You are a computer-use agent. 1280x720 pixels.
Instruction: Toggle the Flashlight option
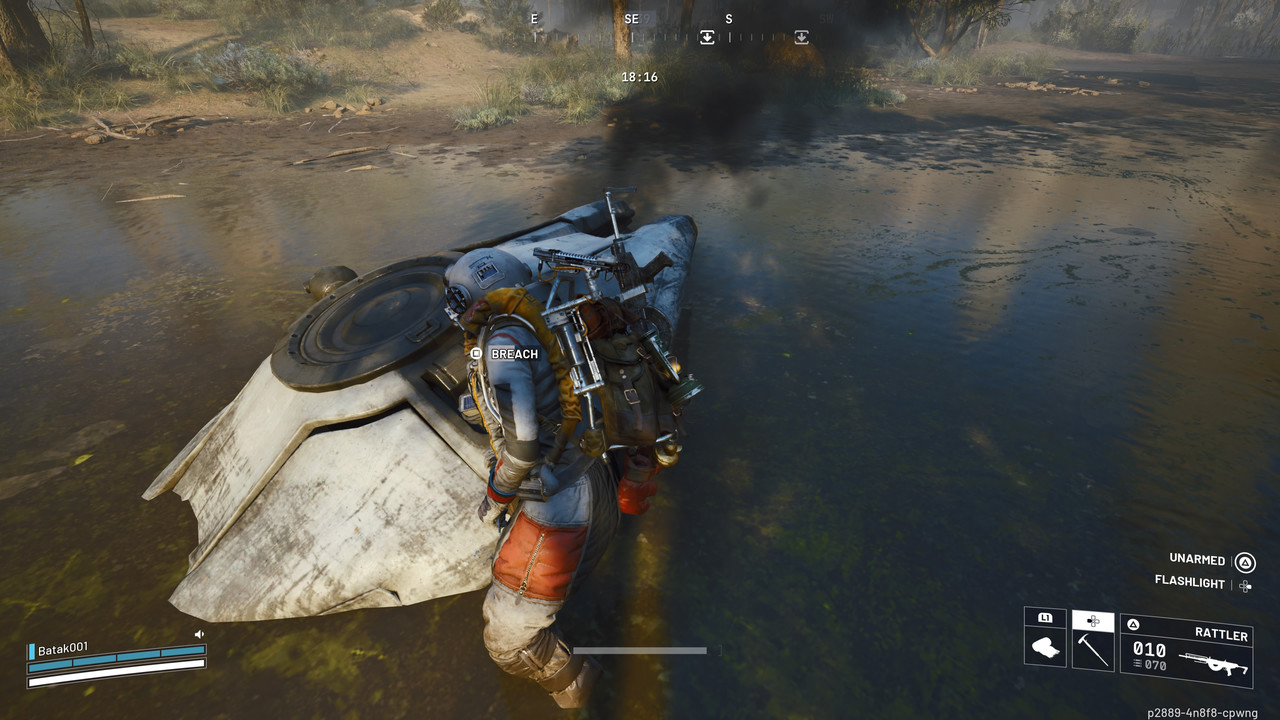1190,581
